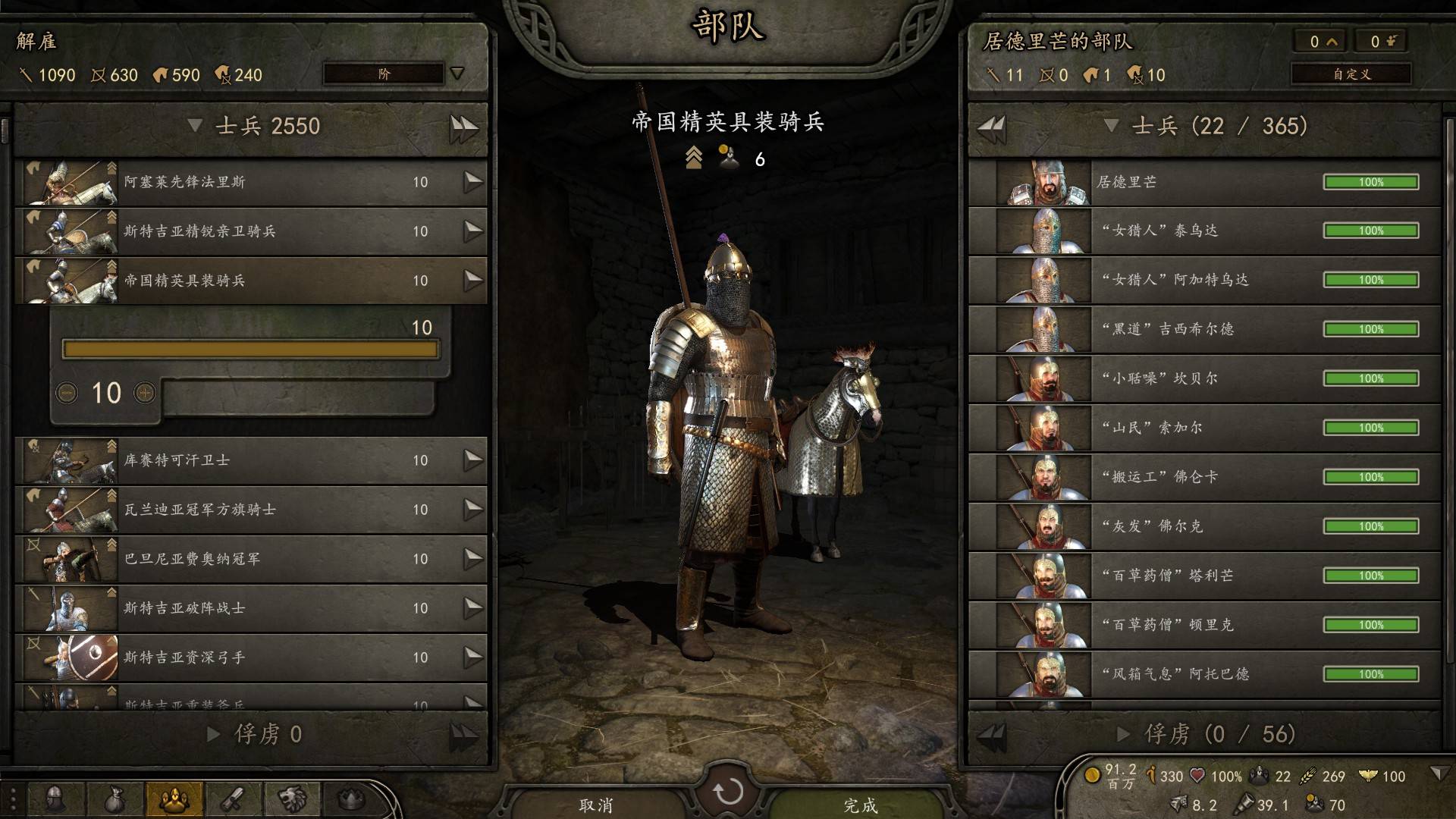Open the 自定义 sort dropdown

coord(1351,74)
